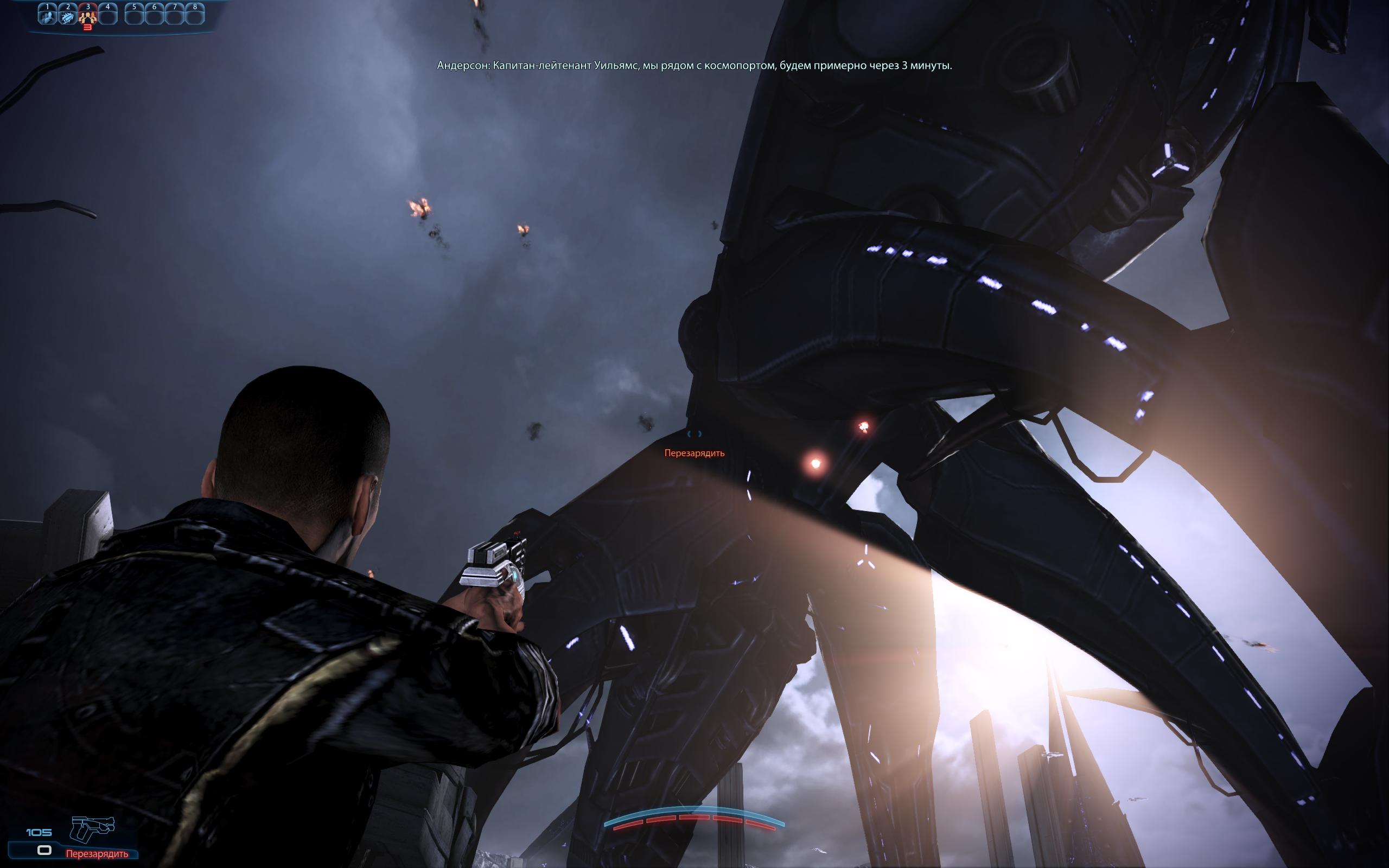Select the red slot 3 three-figures ability
Viewport: 1389px width, 868px height.
click(88, 16)
